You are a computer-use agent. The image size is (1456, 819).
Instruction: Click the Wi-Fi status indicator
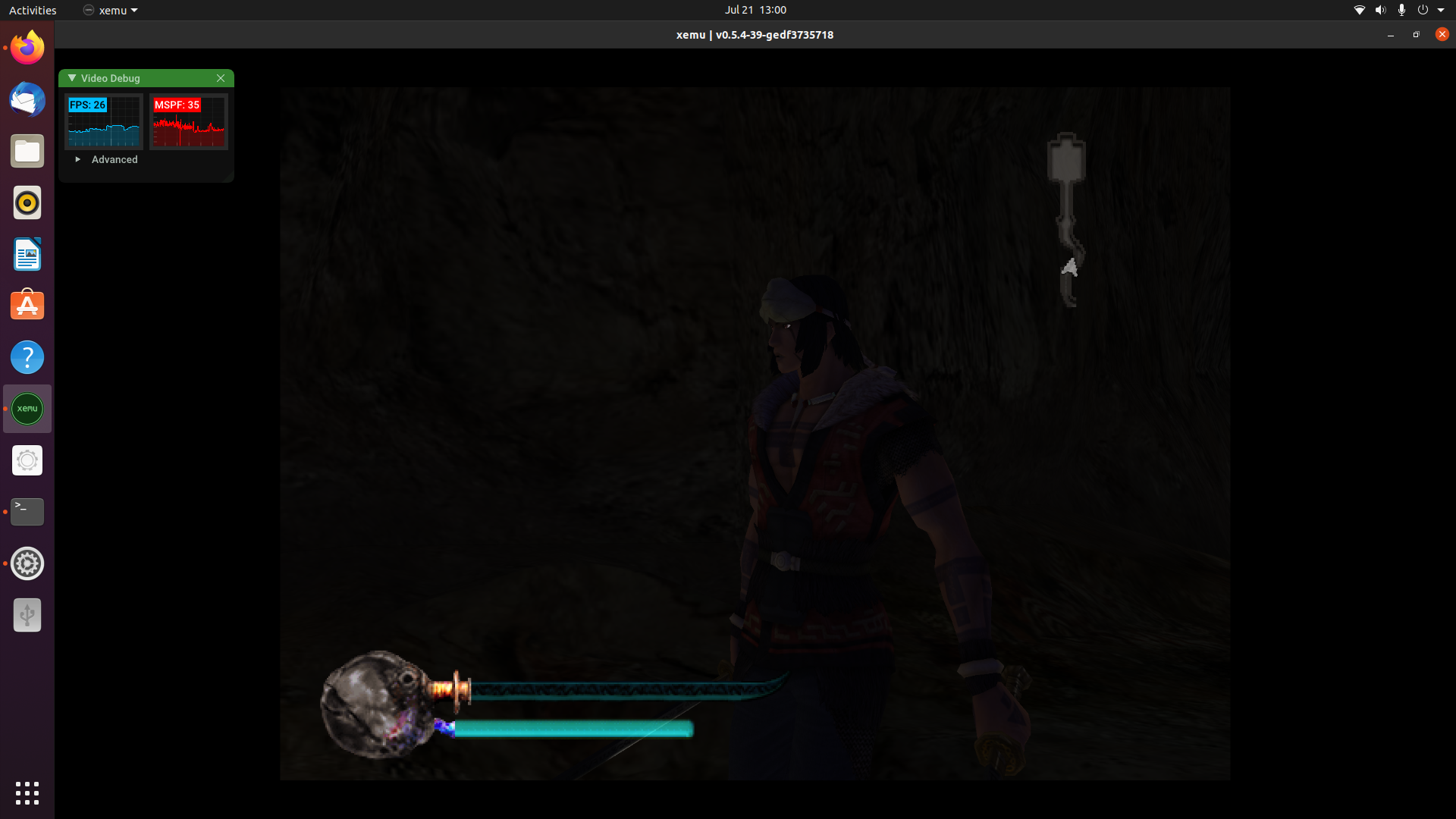pyautogui.click(x=1358, y=10)
